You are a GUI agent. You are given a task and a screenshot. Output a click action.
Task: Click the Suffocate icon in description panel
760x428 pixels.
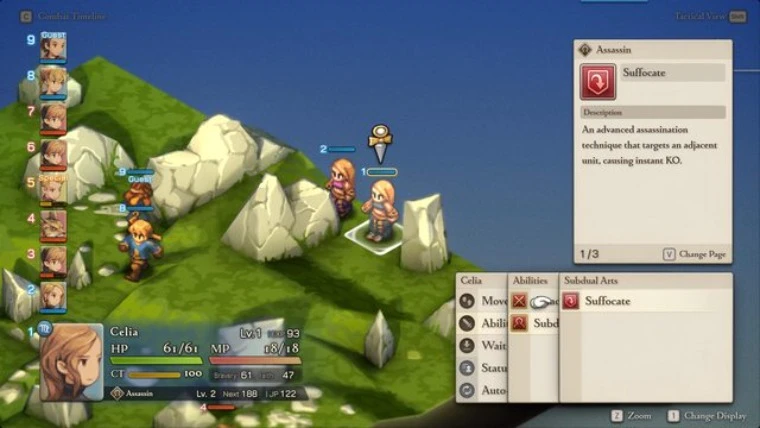pos(598,82)
